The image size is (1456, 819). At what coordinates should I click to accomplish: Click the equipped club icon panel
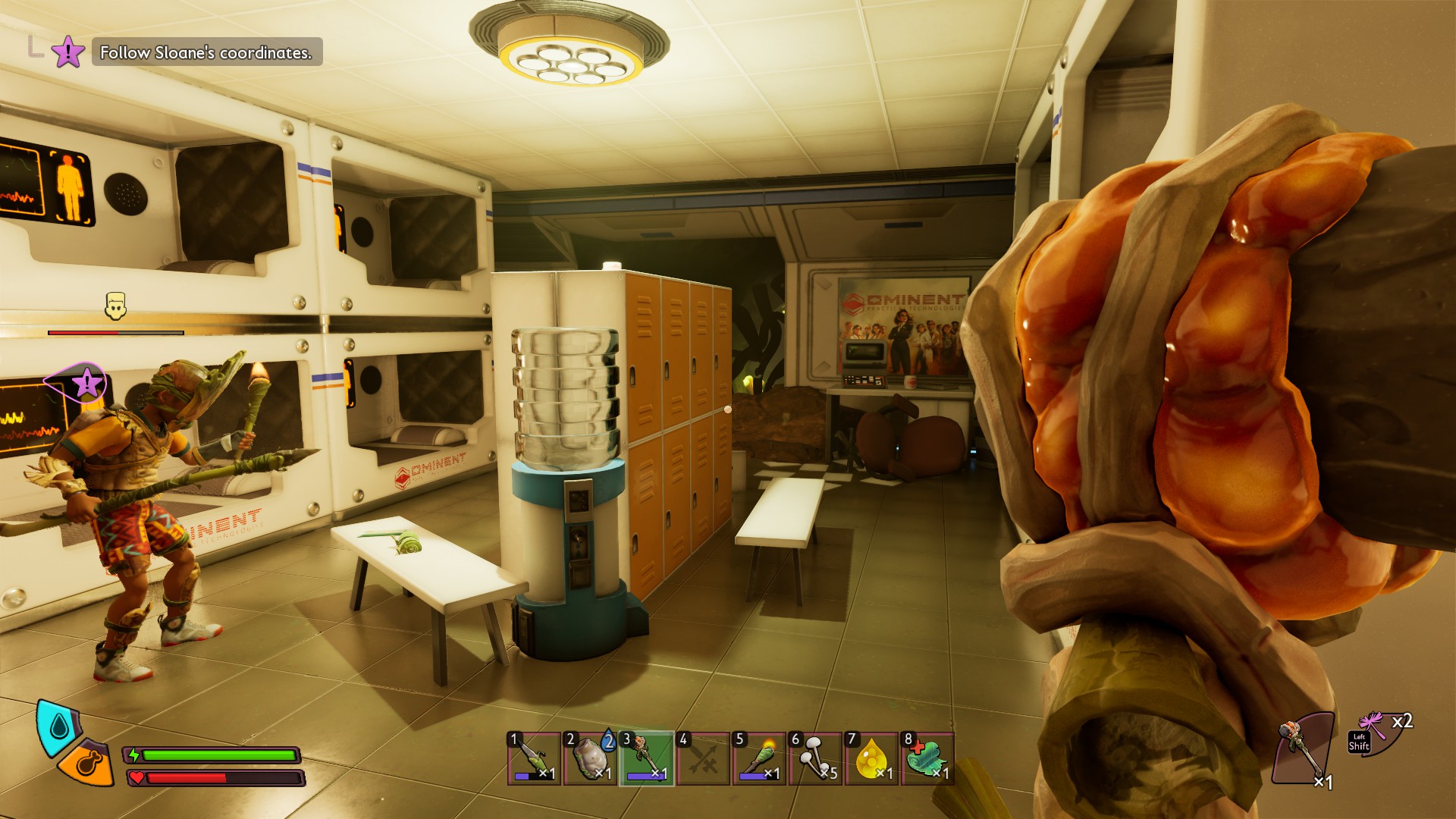point(1303,747)
